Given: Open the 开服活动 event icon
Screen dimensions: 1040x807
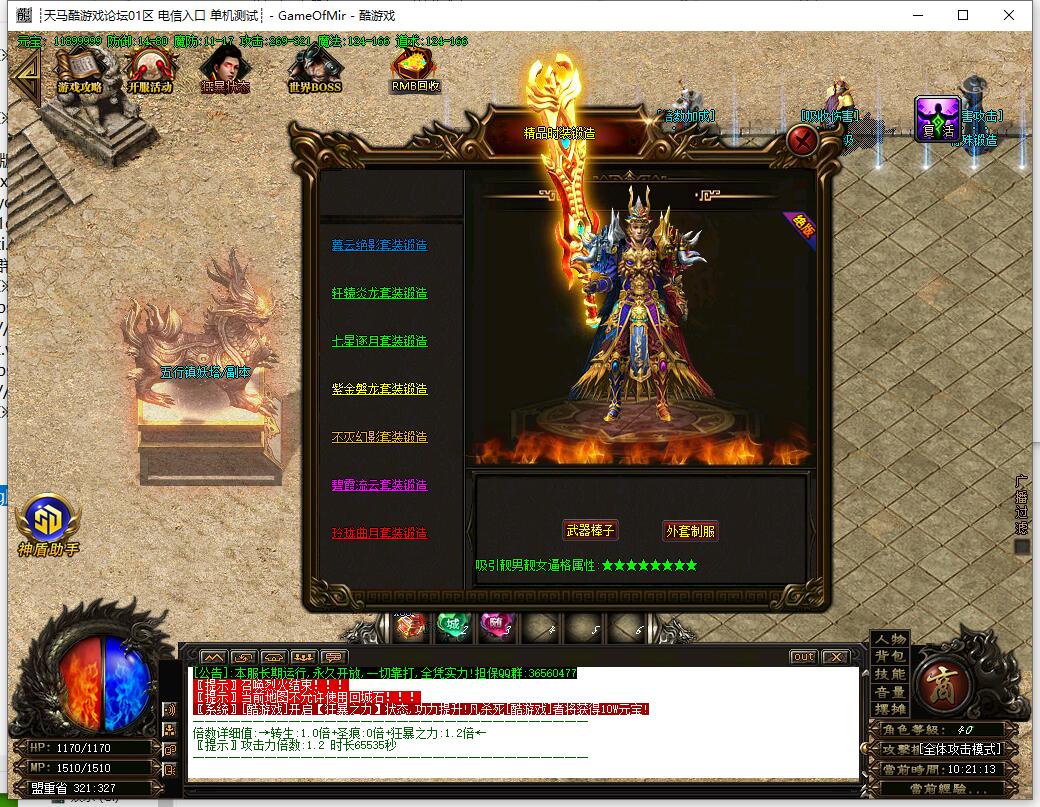Looking at the screenshot, I should pos(150,71).
